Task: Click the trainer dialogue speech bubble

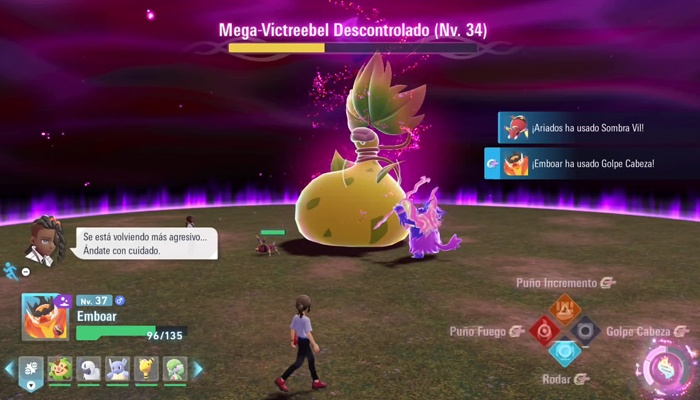Action: pos(146,243)
